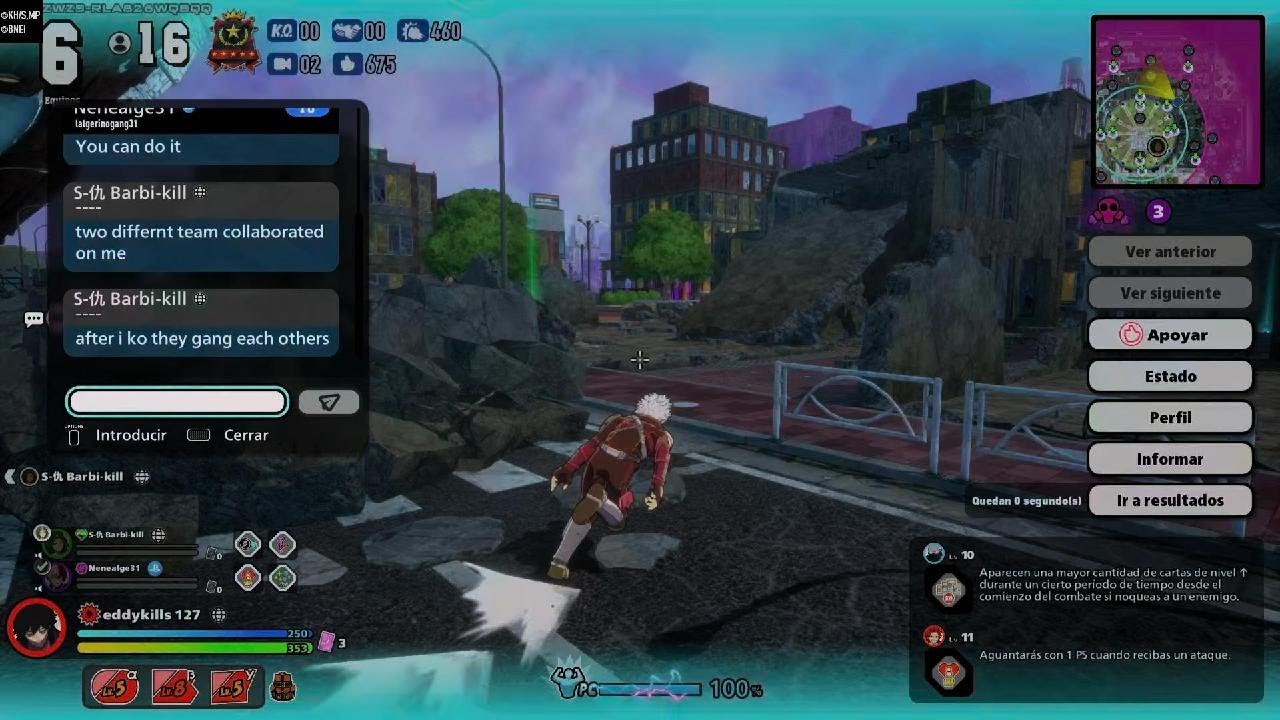Click the eddykills 127 character portrait
The height and width of the screenshot is (720, 1280).
[37, 627]
